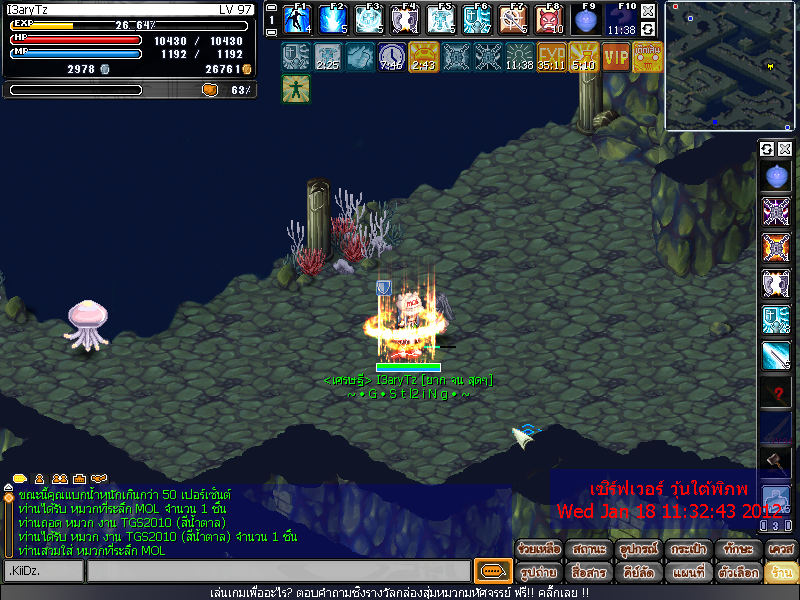The width and height of the screenshot is (800, 600).
Task: Close the side skill bar
Action: coord(785,149)
